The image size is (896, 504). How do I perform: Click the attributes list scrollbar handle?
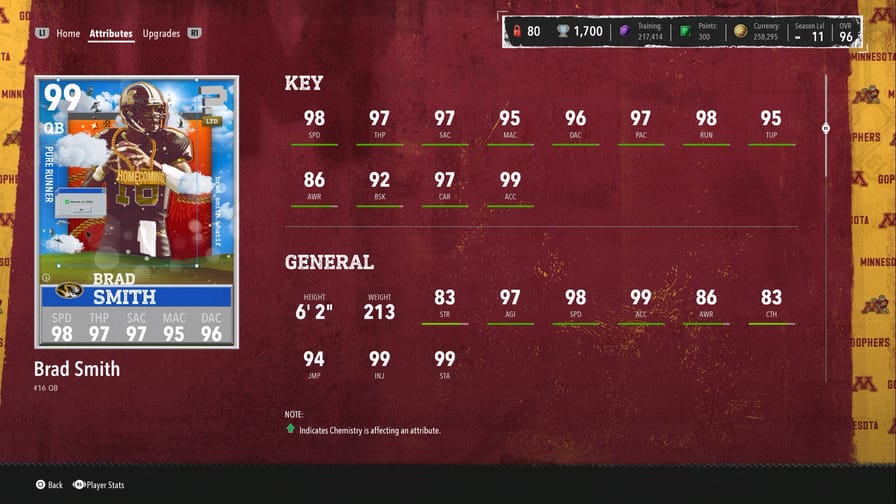tap(826, 128)
